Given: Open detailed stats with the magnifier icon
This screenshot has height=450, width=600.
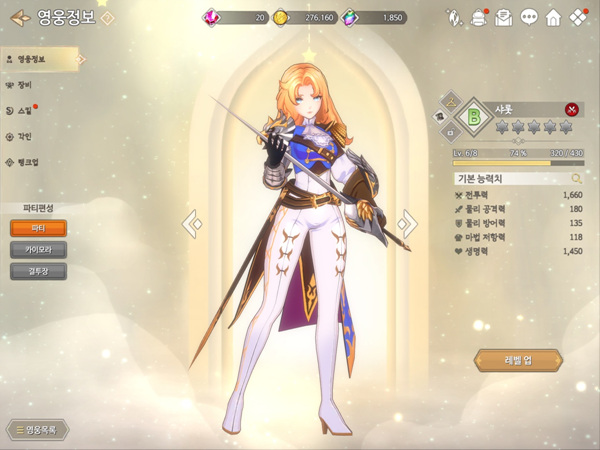Looking at the screenshot, I should coord(576,178).
